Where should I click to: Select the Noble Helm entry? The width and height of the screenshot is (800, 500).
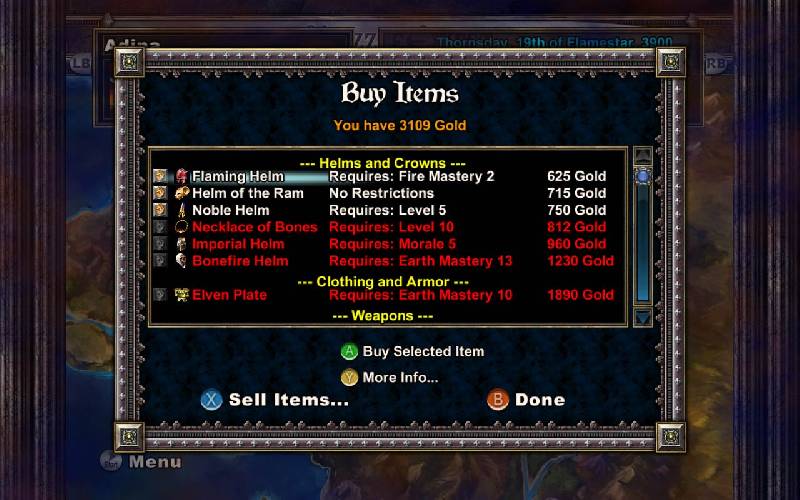tap(231, 210)
